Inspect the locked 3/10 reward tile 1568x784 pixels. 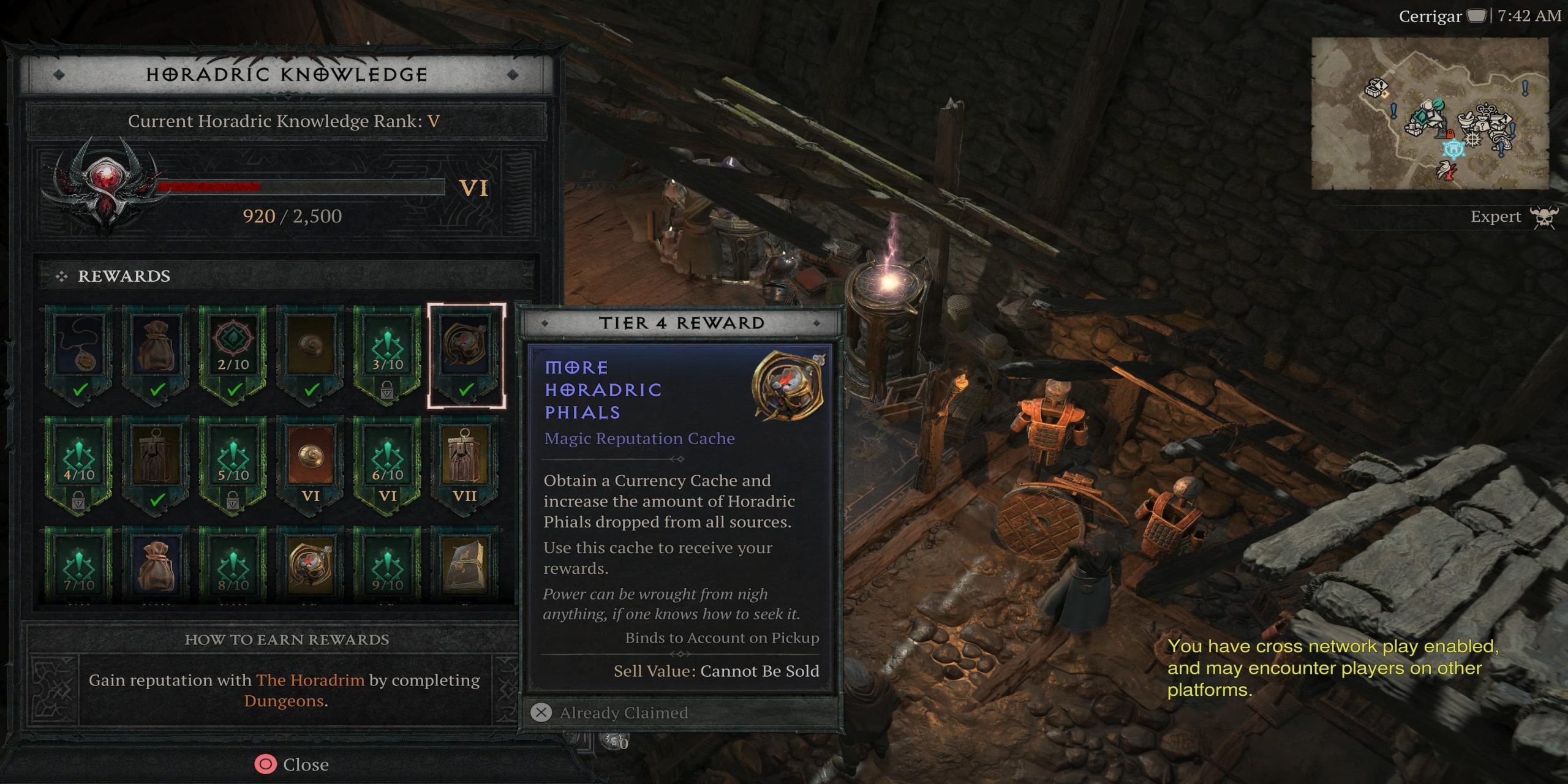388,352
